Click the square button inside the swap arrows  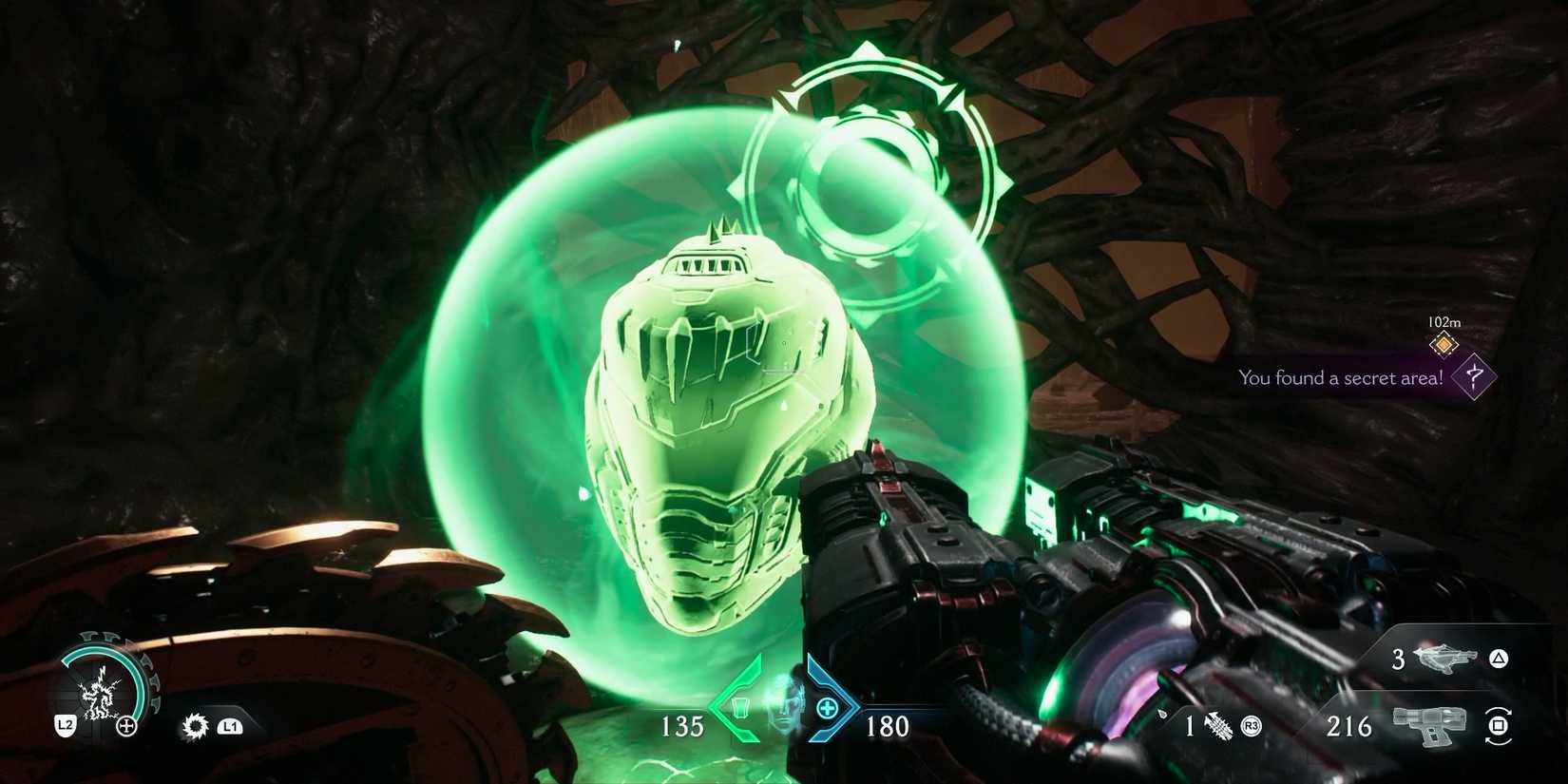coord(1497,726)
